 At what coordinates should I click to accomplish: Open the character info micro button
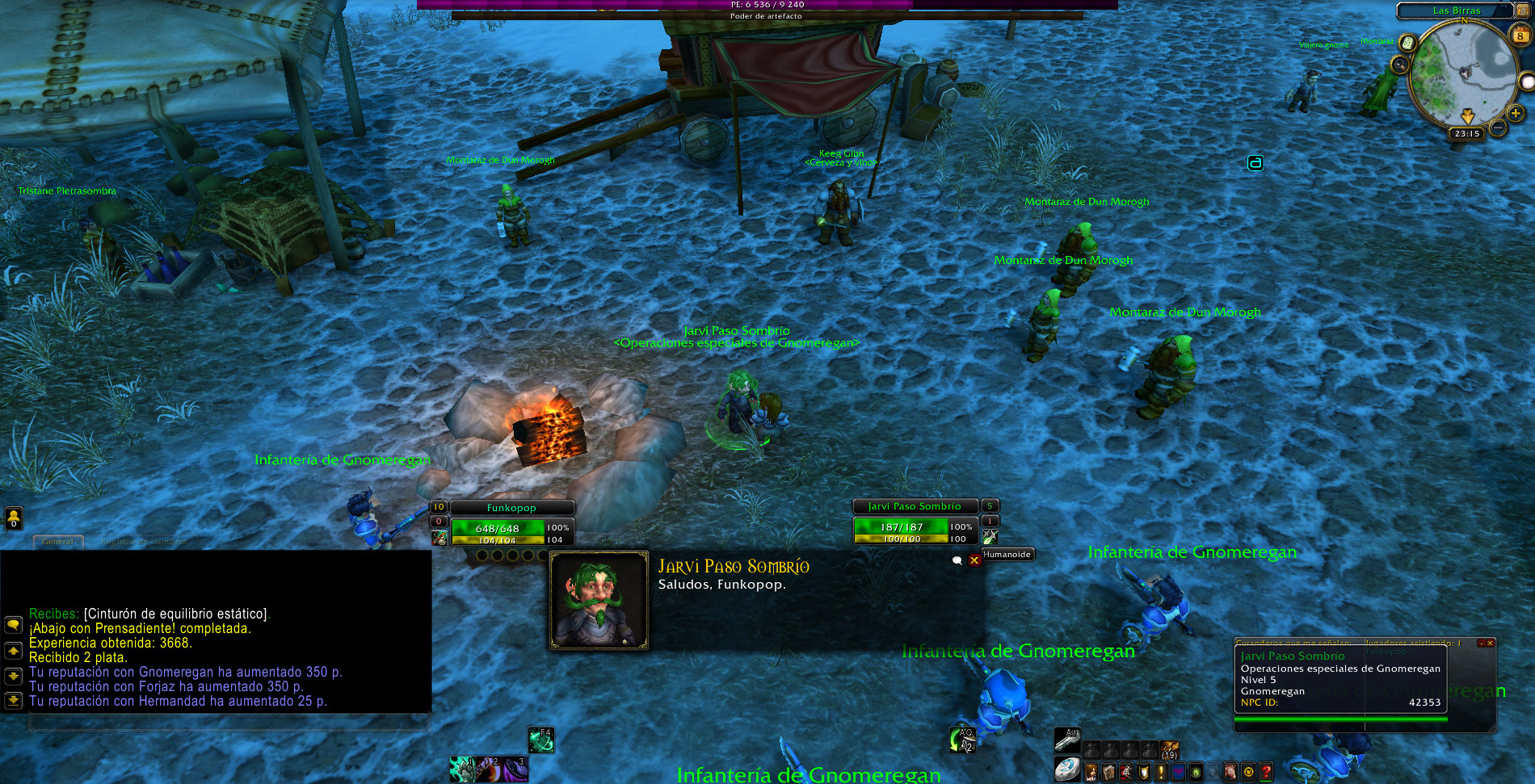[1091, 772]
